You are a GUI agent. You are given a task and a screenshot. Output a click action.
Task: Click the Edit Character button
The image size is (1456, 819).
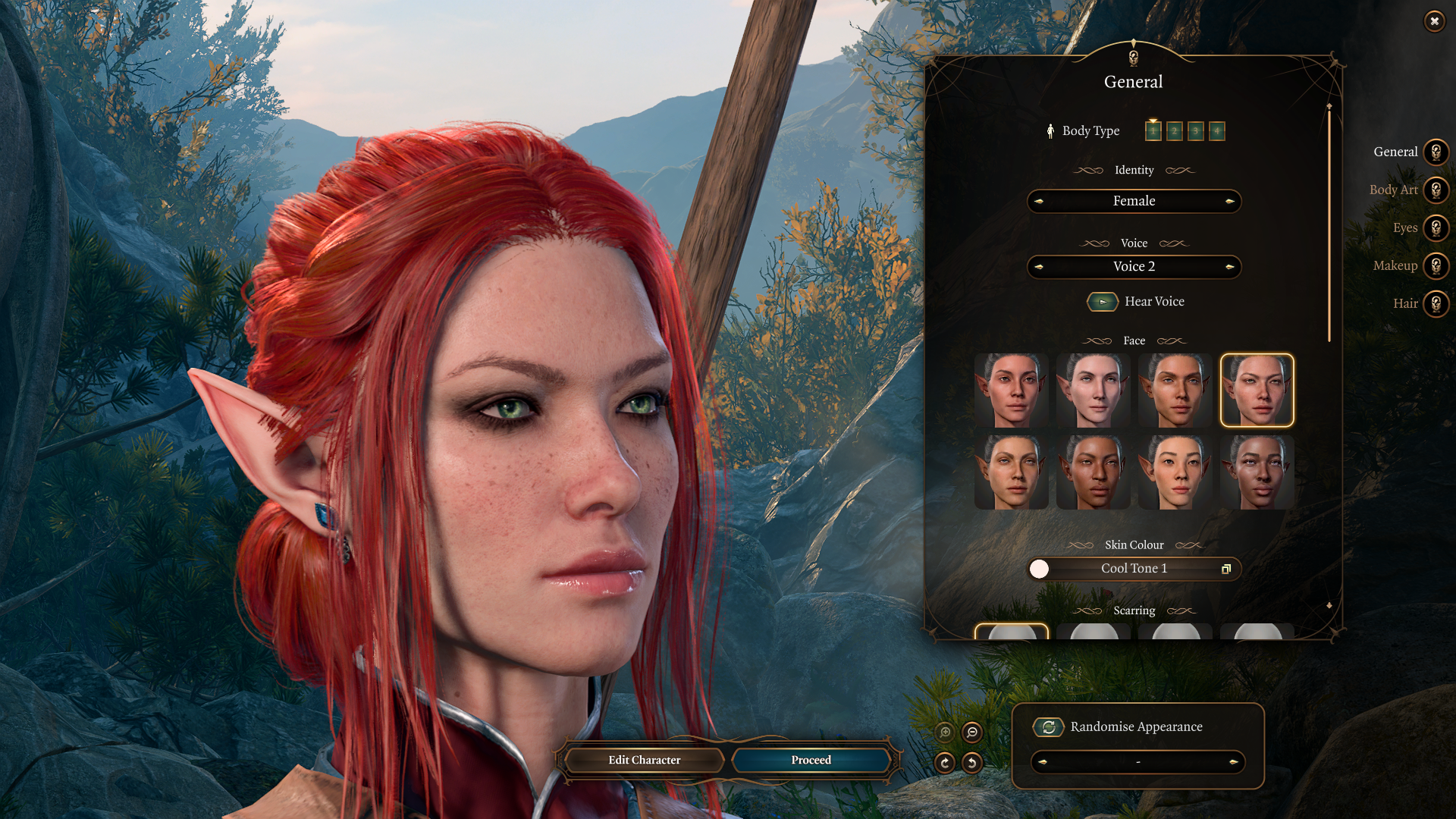pos(644,760)
